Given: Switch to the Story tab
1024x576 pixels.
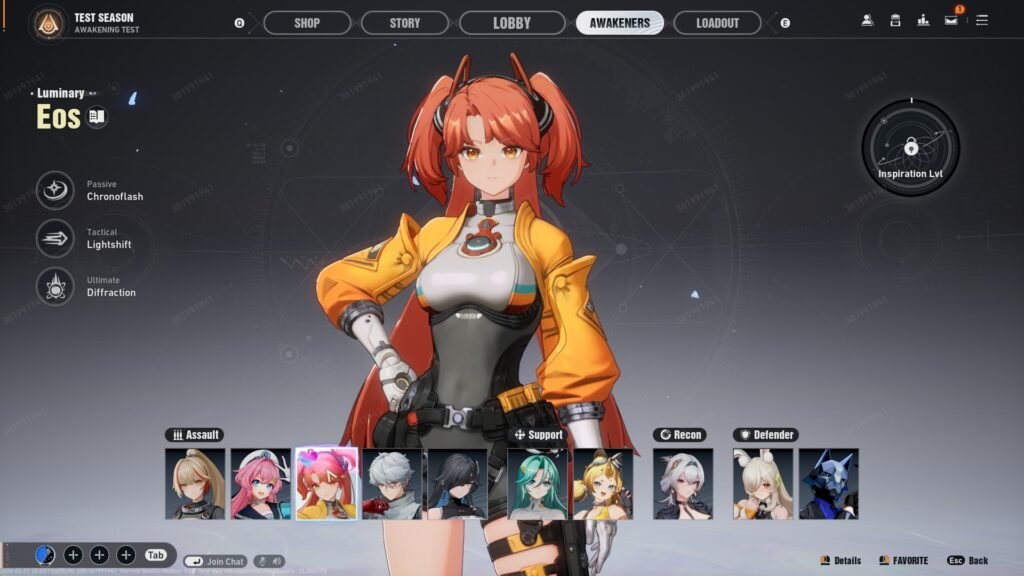Looking at the screenshot, I should [x=405, y=23].
